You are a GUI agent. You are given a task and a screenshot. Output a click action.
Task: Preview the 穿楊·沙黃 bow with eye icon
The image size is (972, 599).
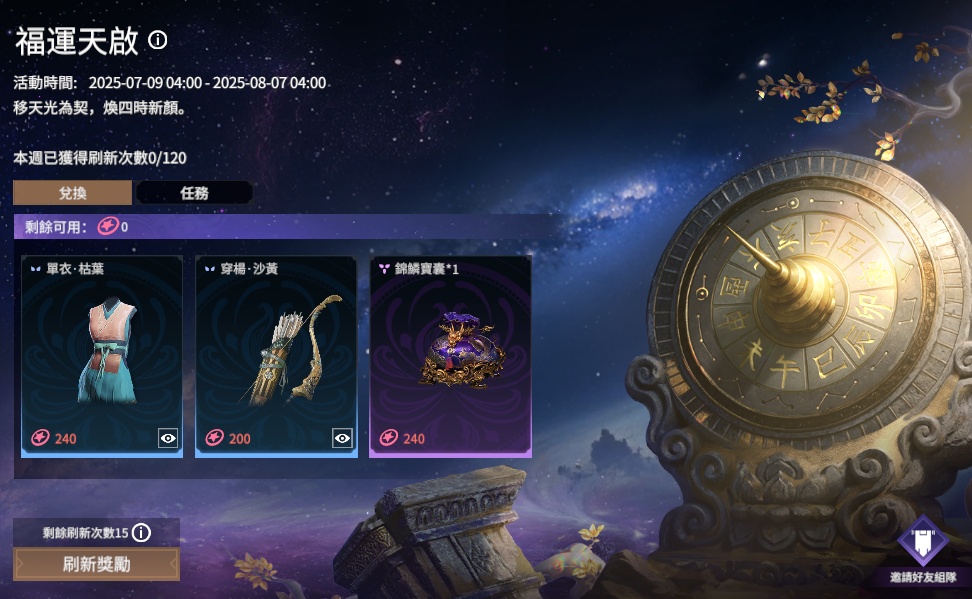342,438
